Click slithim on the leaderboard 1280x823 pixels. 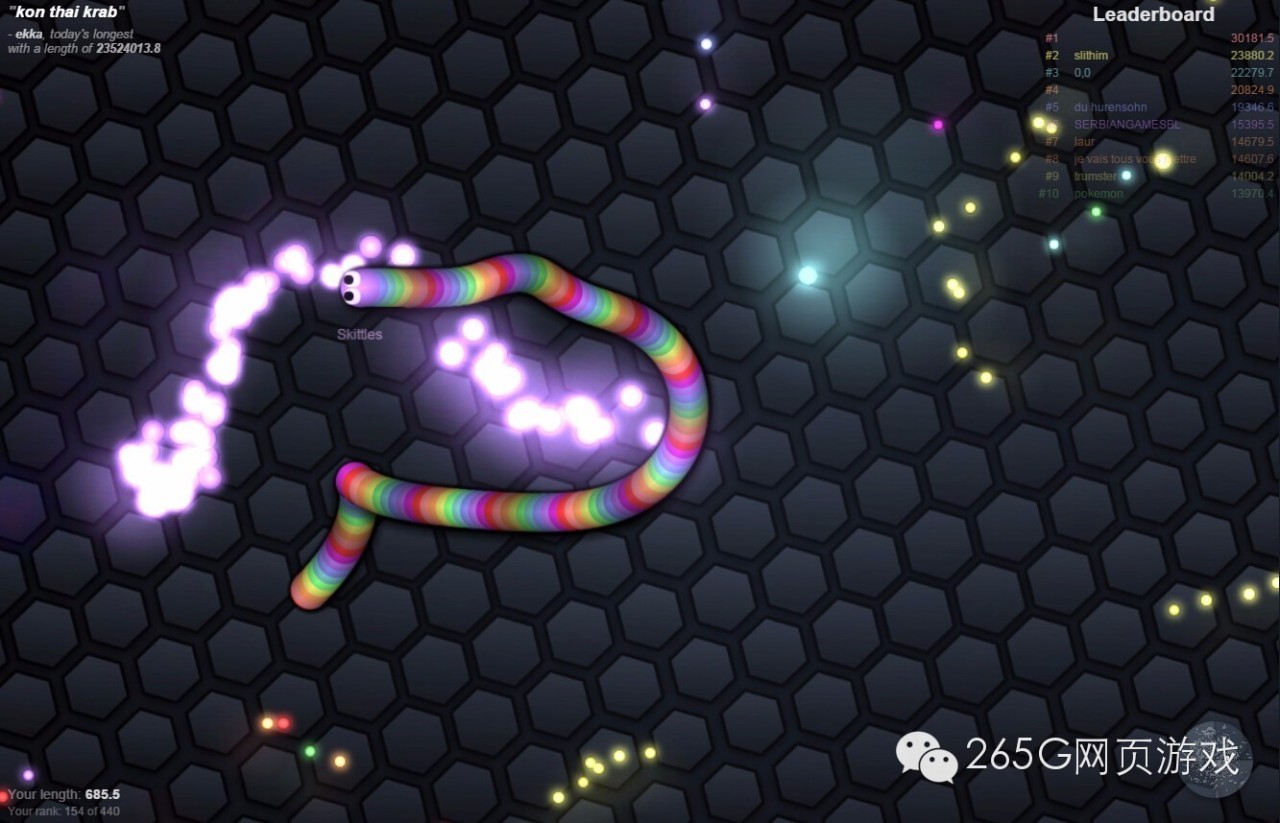[x=1089, y=55]
